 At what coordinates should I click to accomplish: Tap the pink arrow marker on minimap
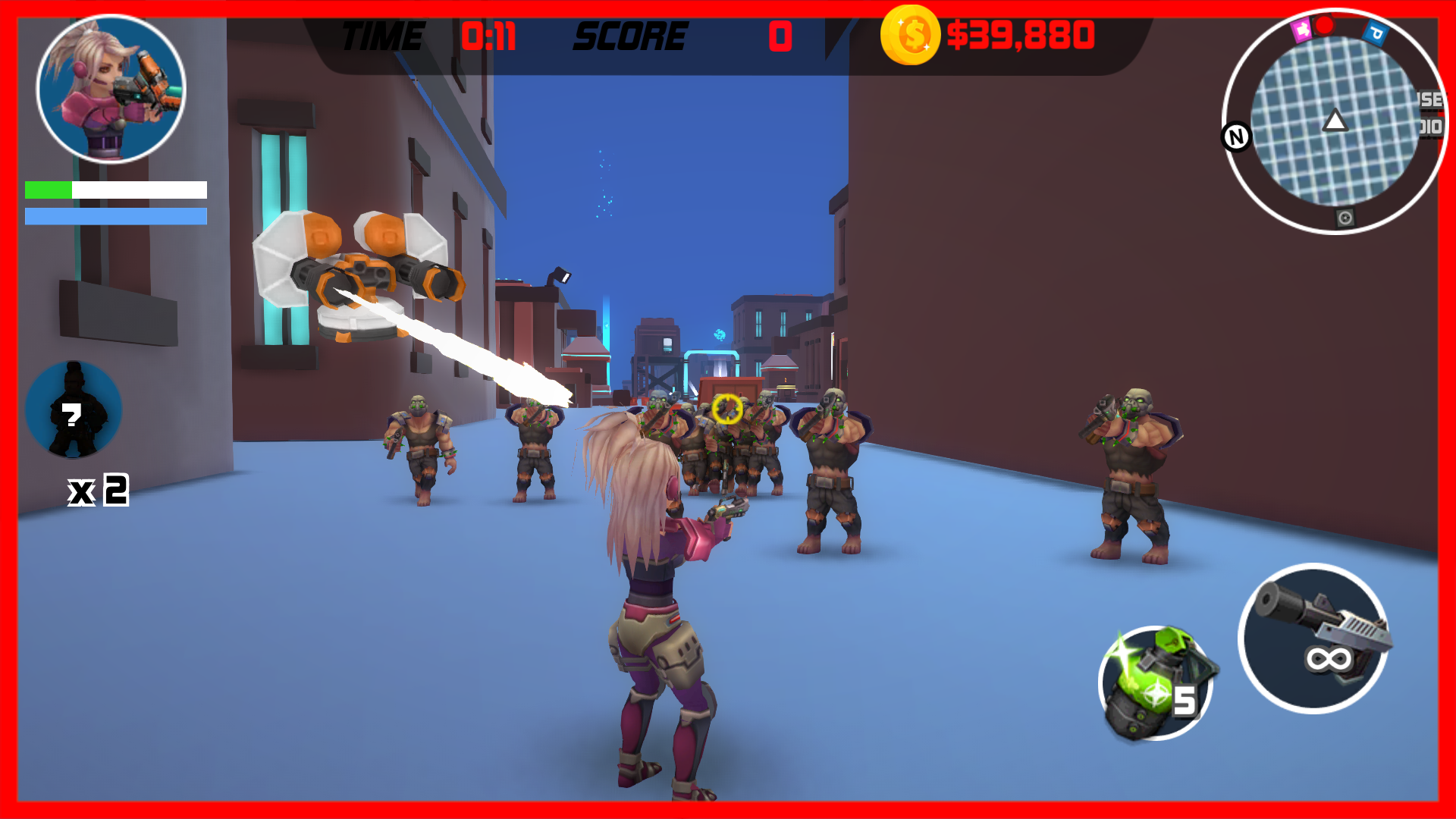click(x=1303, y=30)
